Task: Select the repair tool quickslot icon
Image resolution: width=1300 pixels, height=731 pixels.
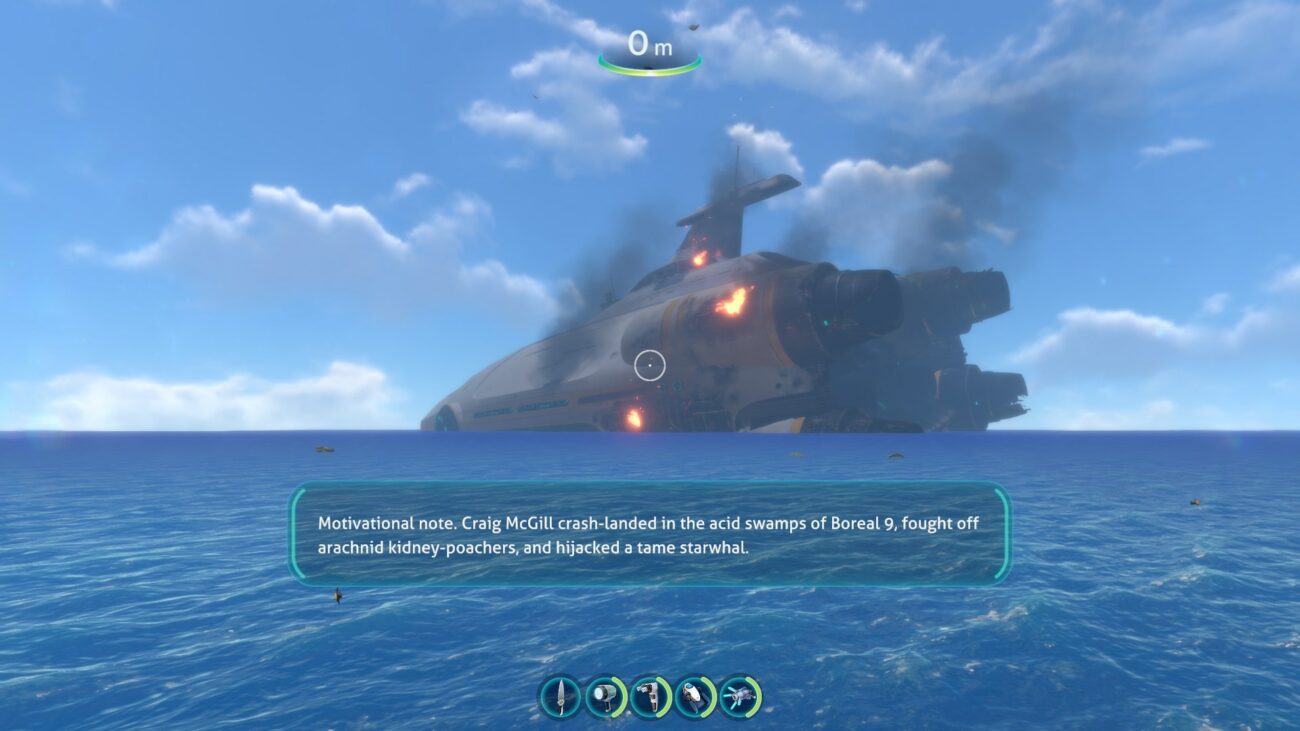Action: click(649, 695)
